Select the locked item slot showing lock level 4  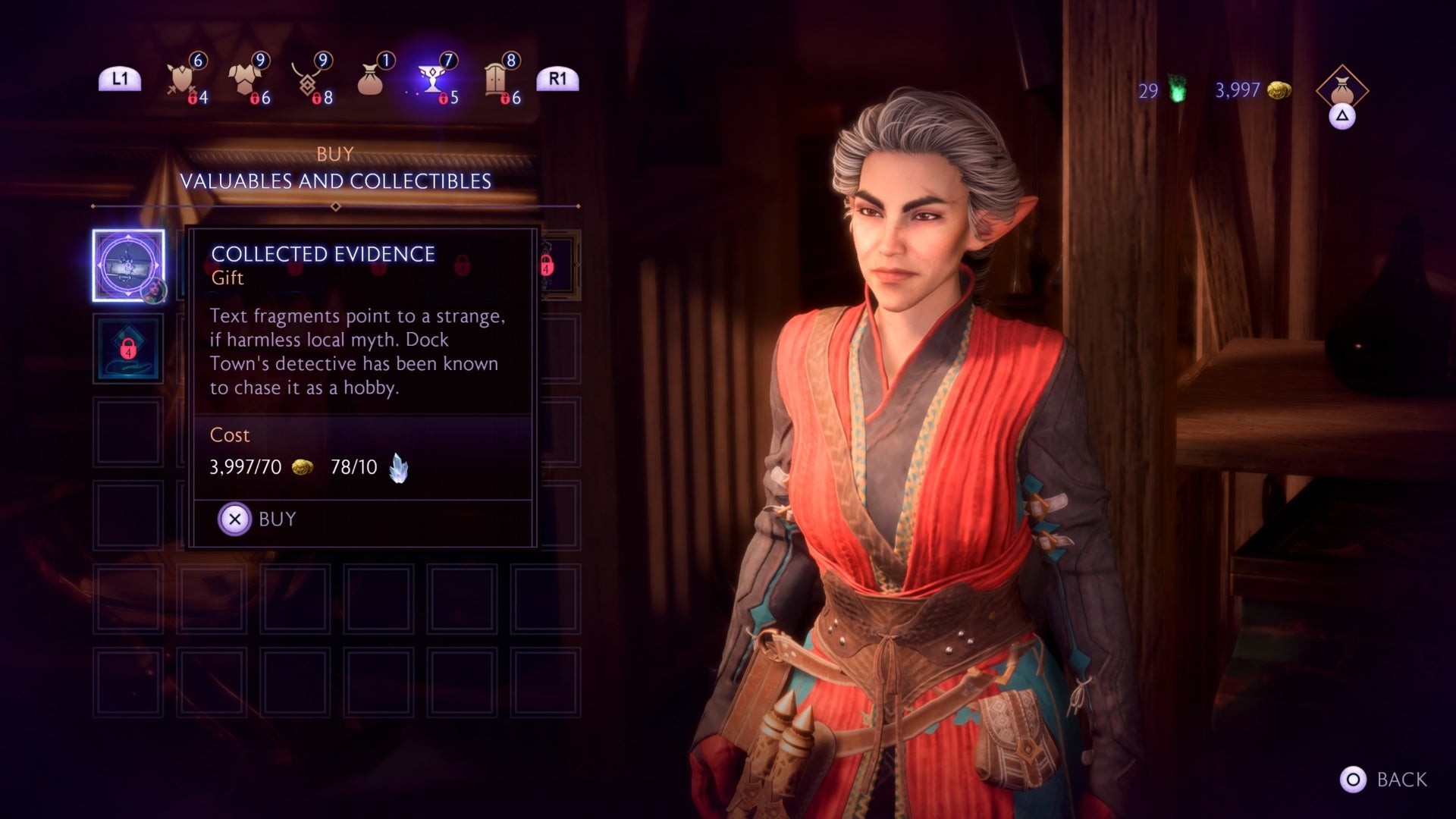click(127, 350)
